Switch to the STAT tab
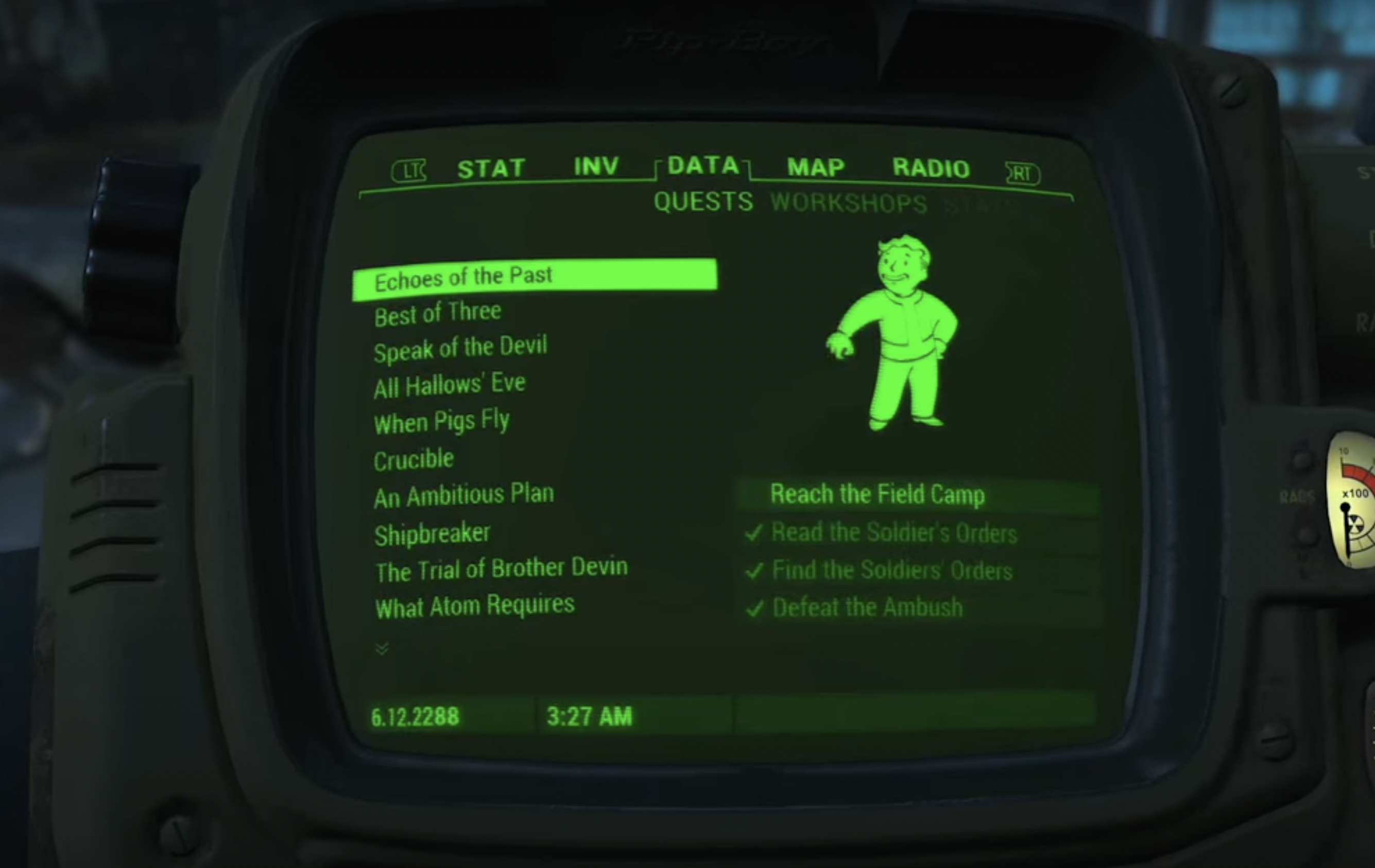 492,167
